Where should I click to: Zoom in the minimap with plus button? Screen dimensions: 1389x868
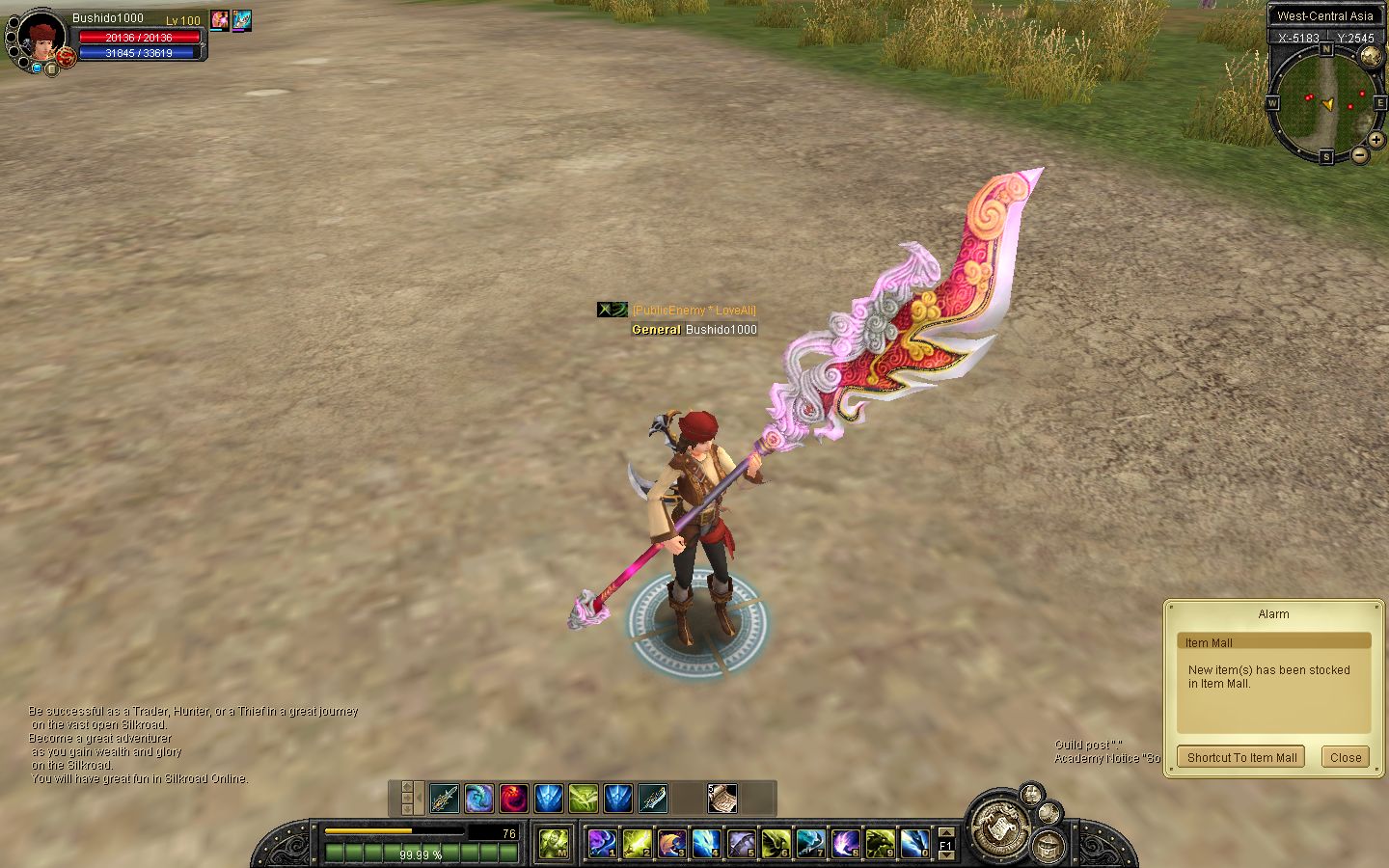[1376, 140]
